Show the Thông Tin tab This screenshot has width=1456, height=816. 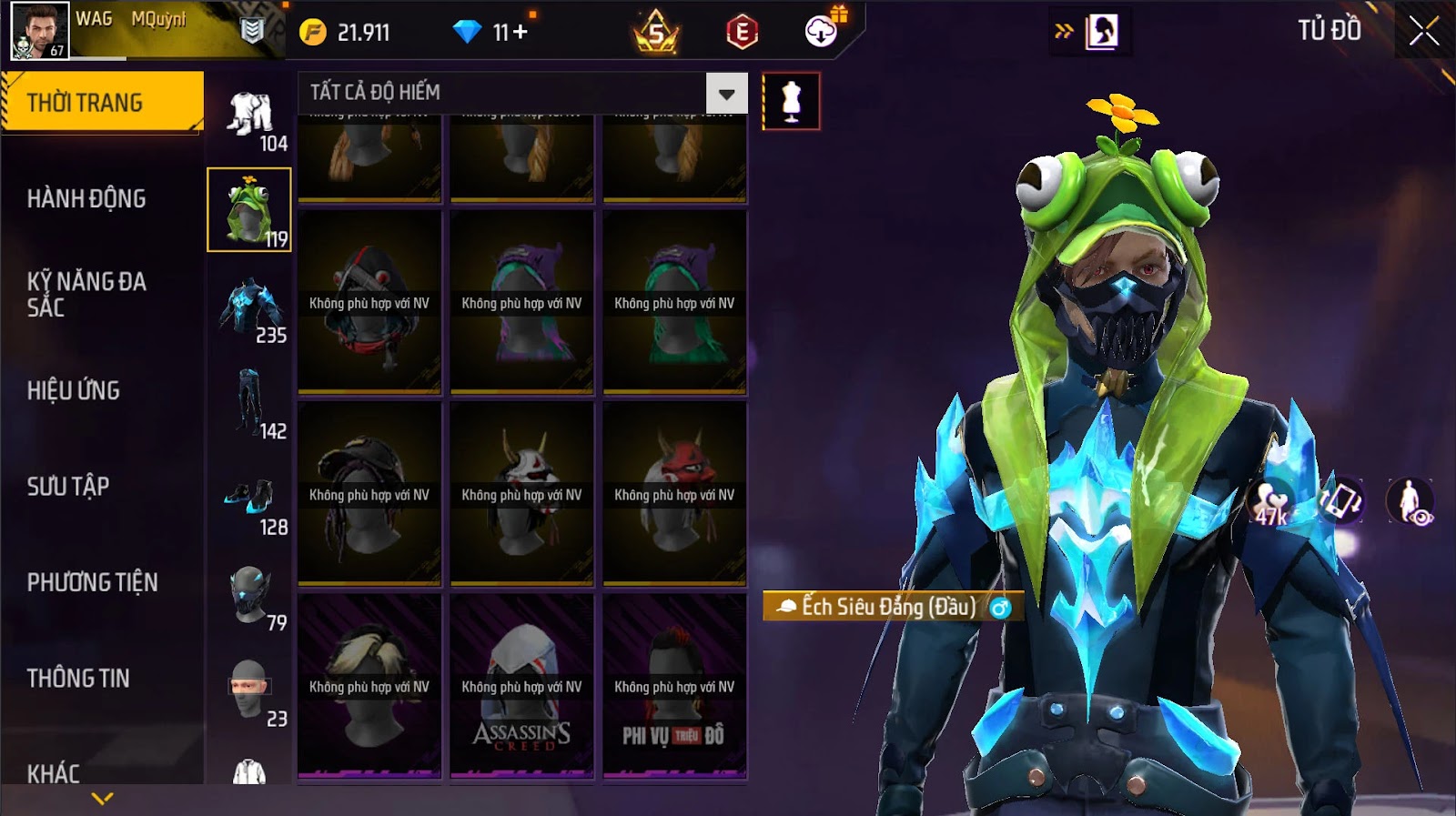[78, 678]
